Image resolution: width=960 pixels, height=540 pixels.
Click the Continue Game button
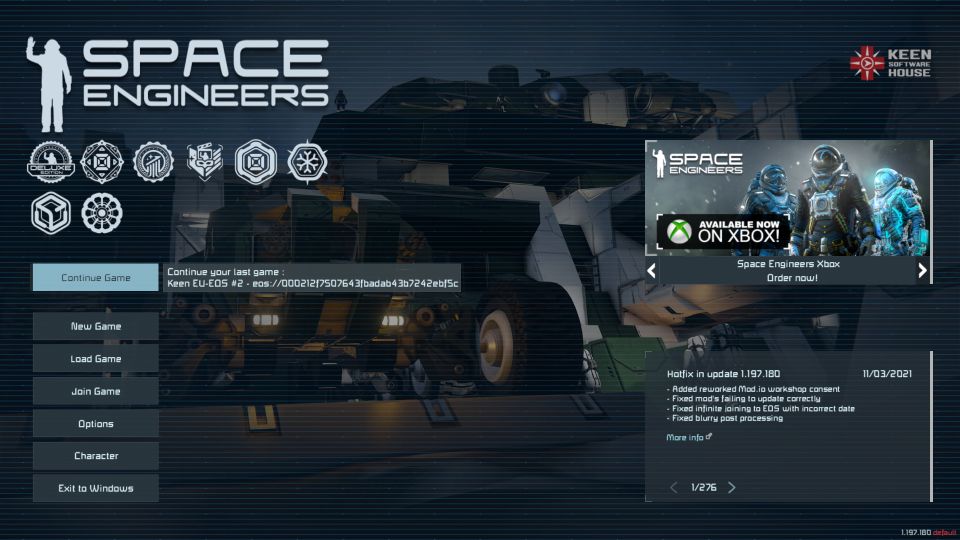(x=96, y=277)
